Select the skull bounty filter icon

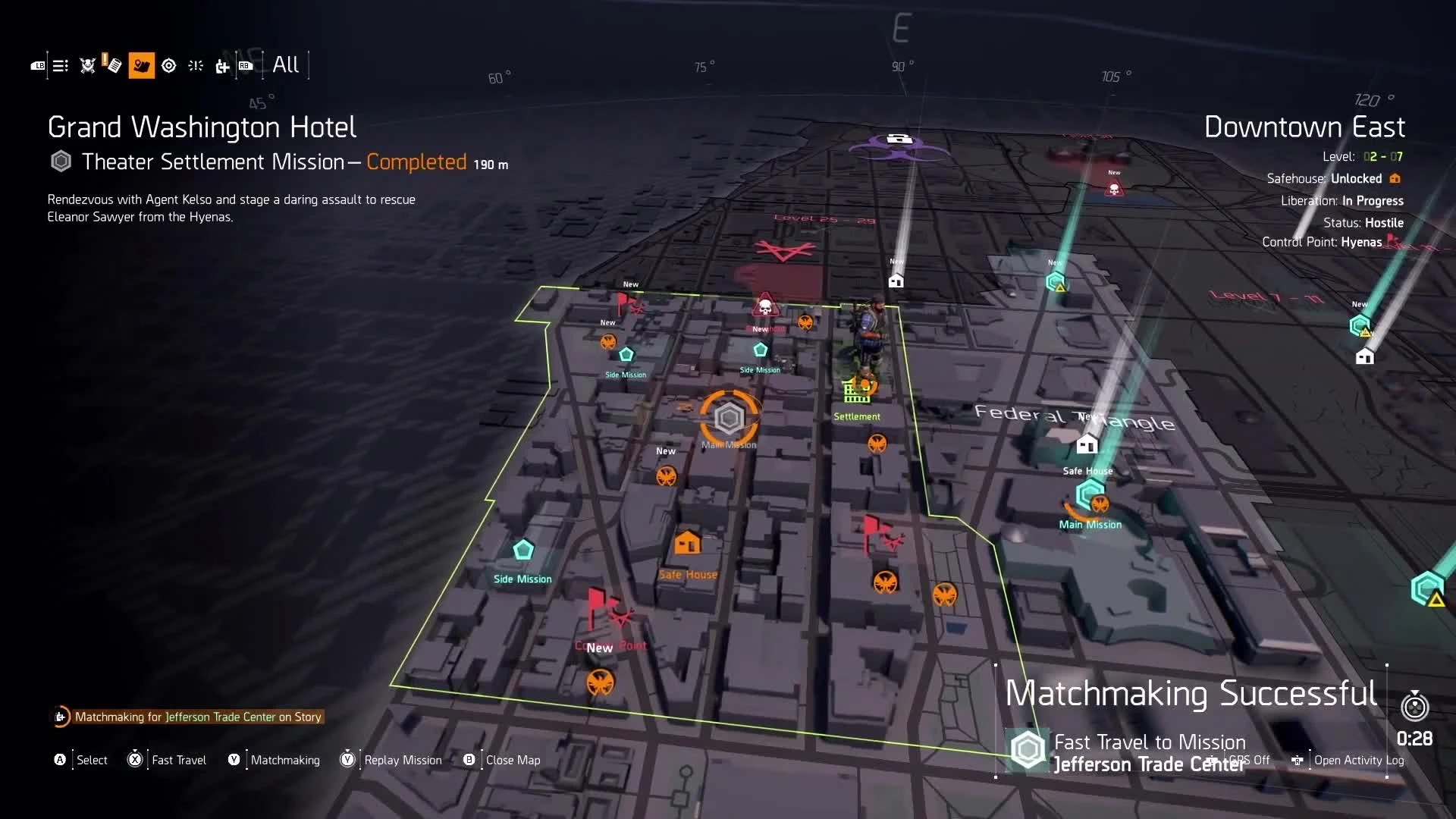pos(87,66)
